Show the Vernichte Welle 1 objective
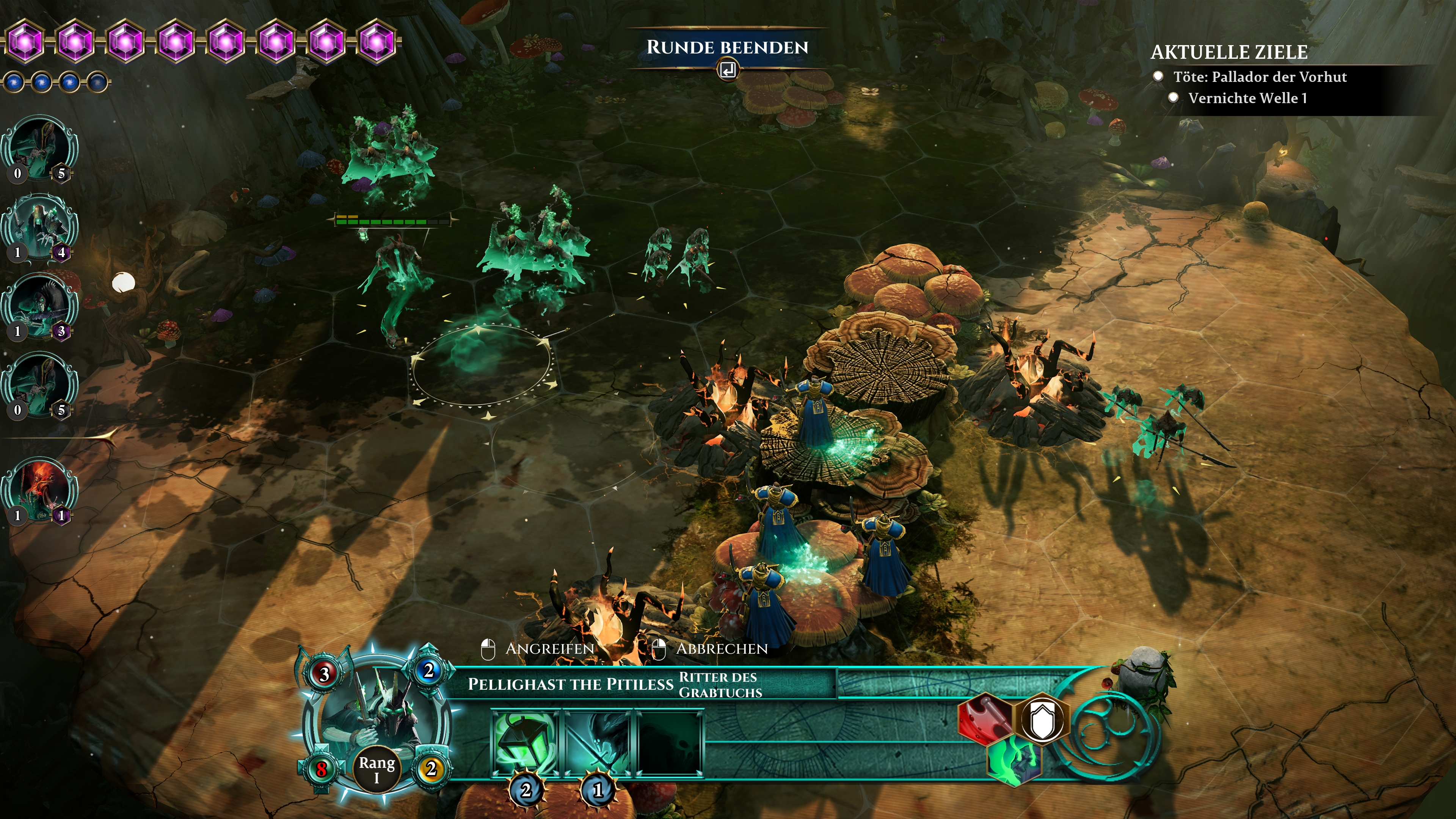This screenshot has width=1456, height=819. (x=1247, y=98)
